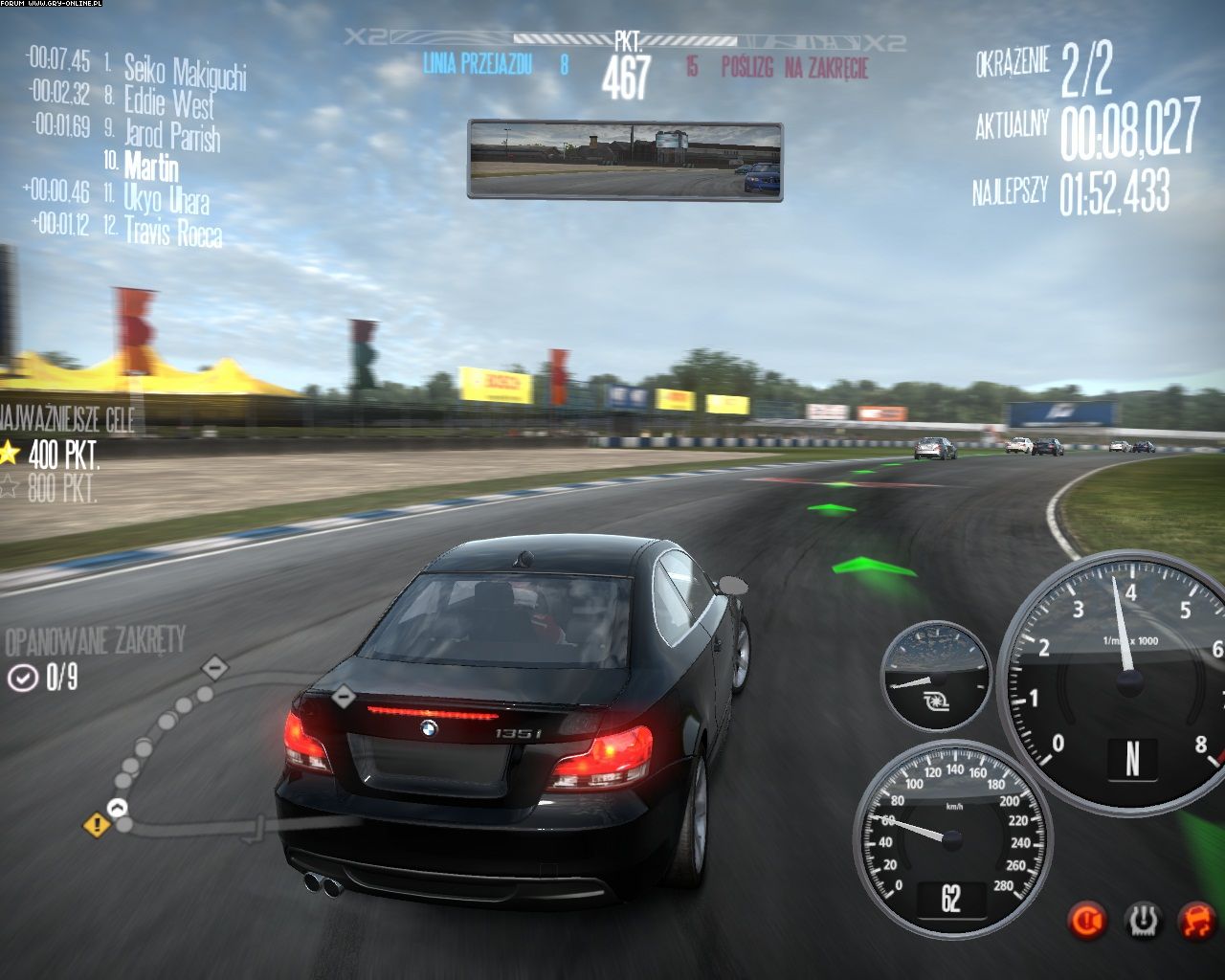Click the red brake warning icon

(x=1087, y=921)
